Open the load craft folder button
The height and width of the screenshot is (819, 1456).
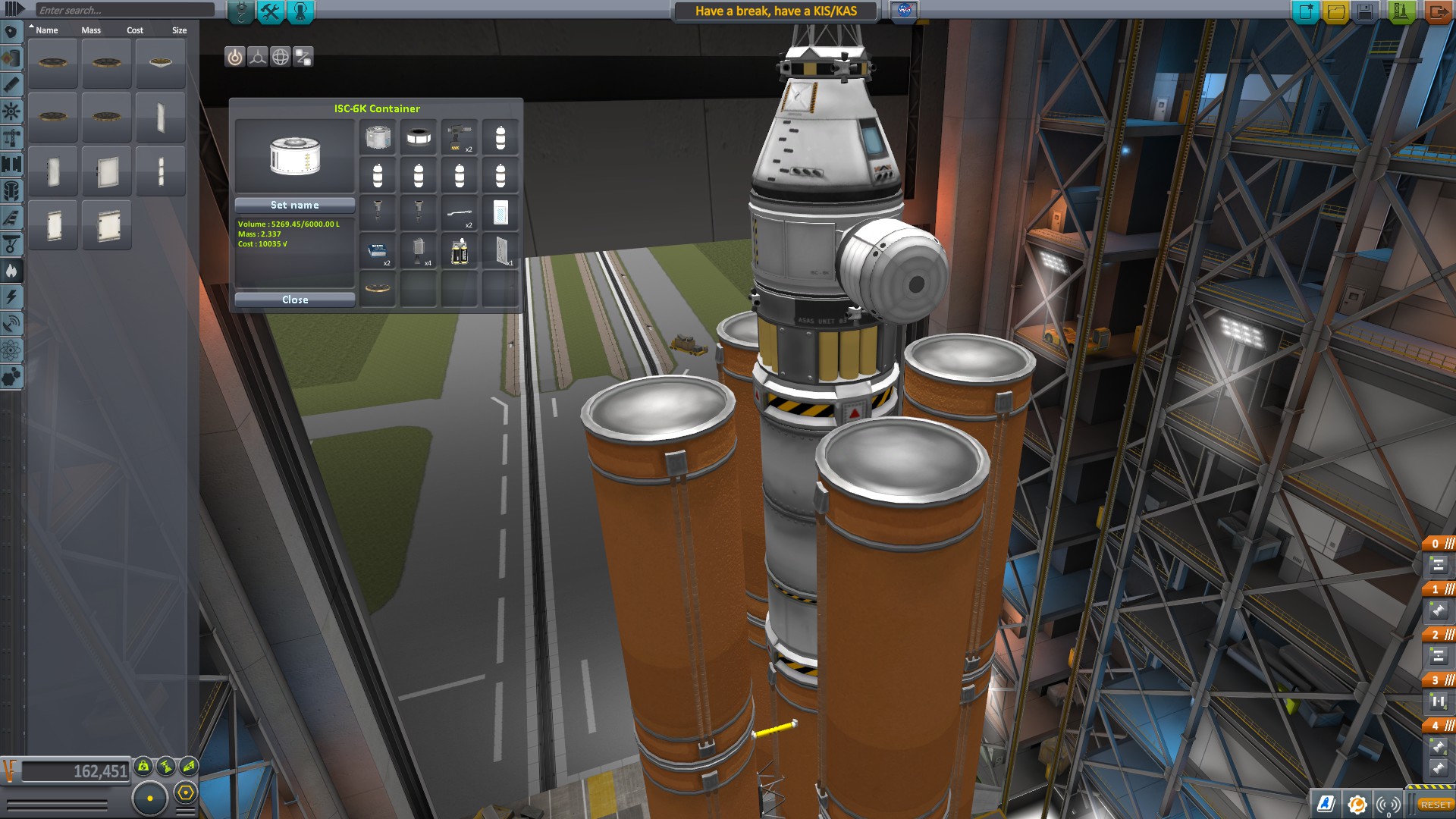pos(1336,11)
